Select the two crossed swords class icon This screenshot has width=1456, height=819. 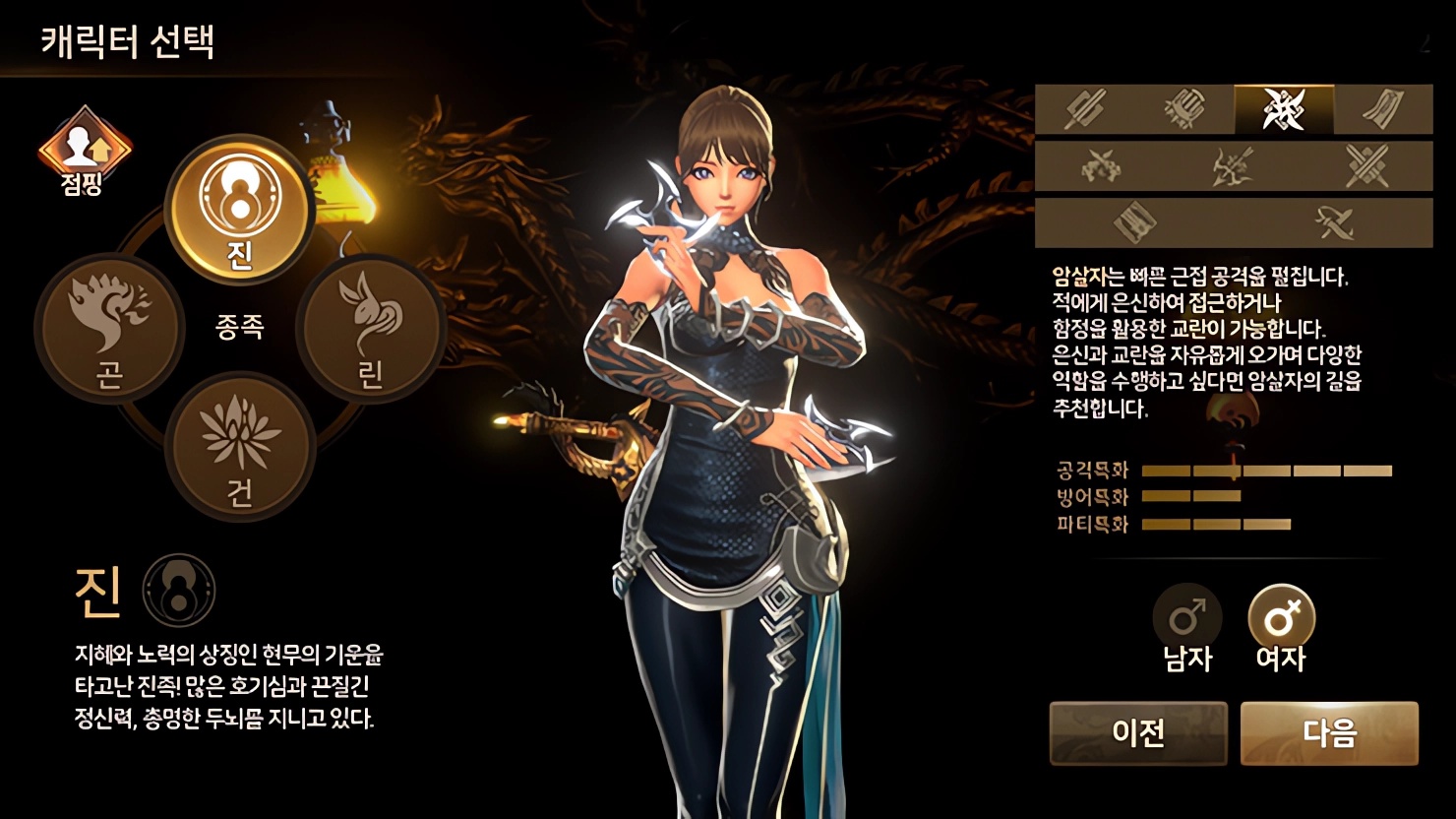(1366, 165)
